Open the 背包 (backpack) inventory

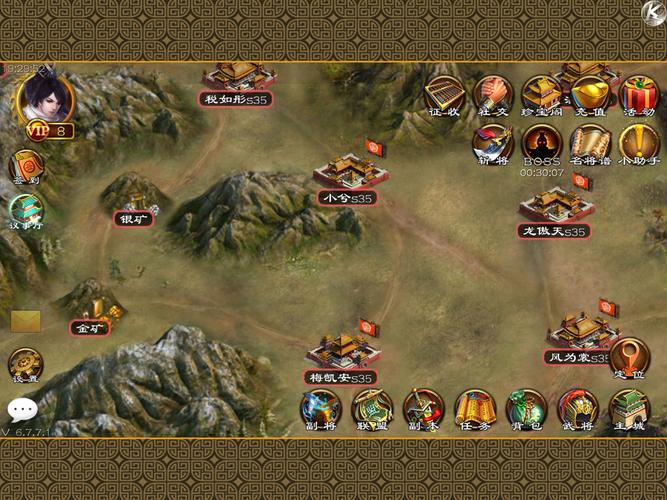[526, 408]
